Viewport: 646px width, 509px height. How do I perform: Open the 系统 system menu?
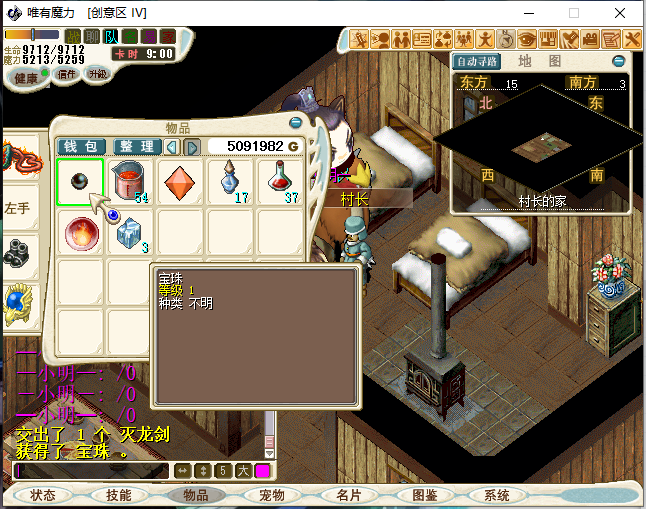[x=497, y=495]
